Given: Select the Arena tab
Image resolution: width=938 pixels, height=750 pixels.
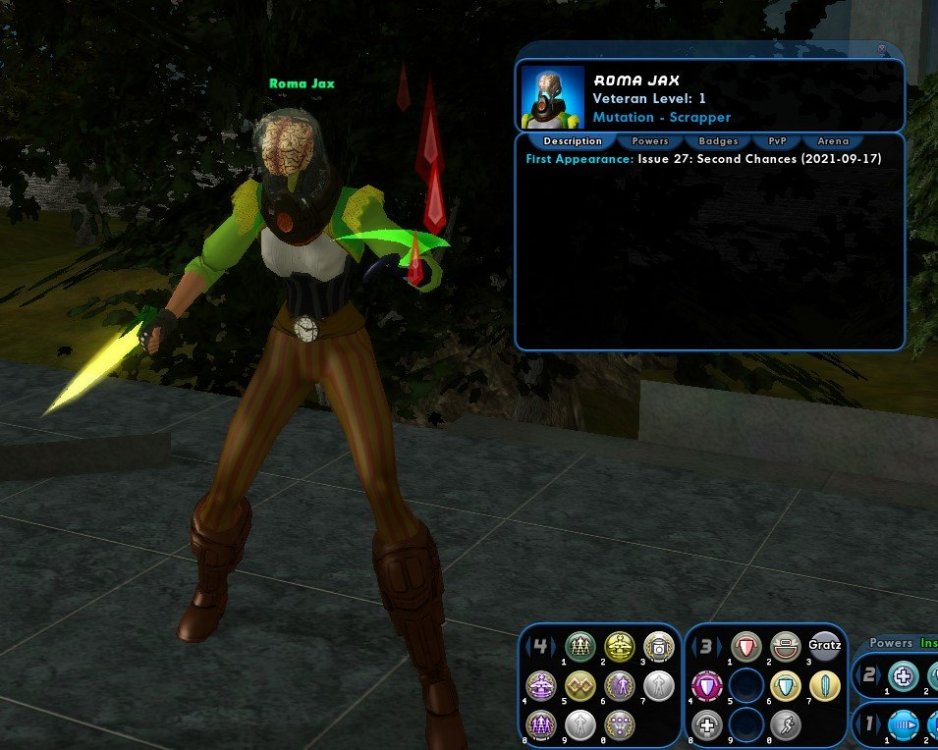Looking at the screenshot, I should point(832,141).
